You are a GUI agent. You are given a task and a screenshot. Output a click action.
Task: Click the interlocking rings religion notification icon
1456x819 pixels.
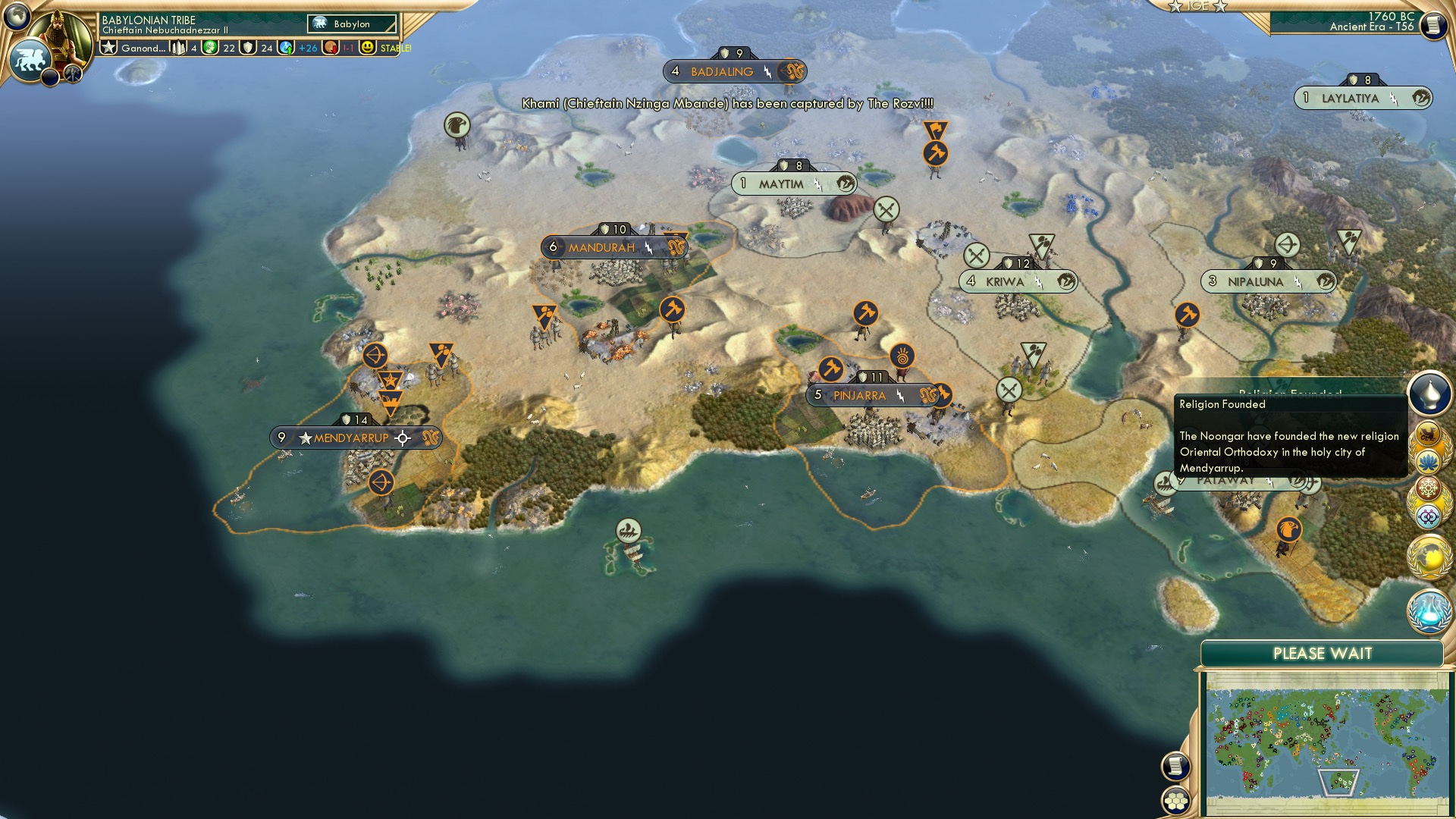1429,515
